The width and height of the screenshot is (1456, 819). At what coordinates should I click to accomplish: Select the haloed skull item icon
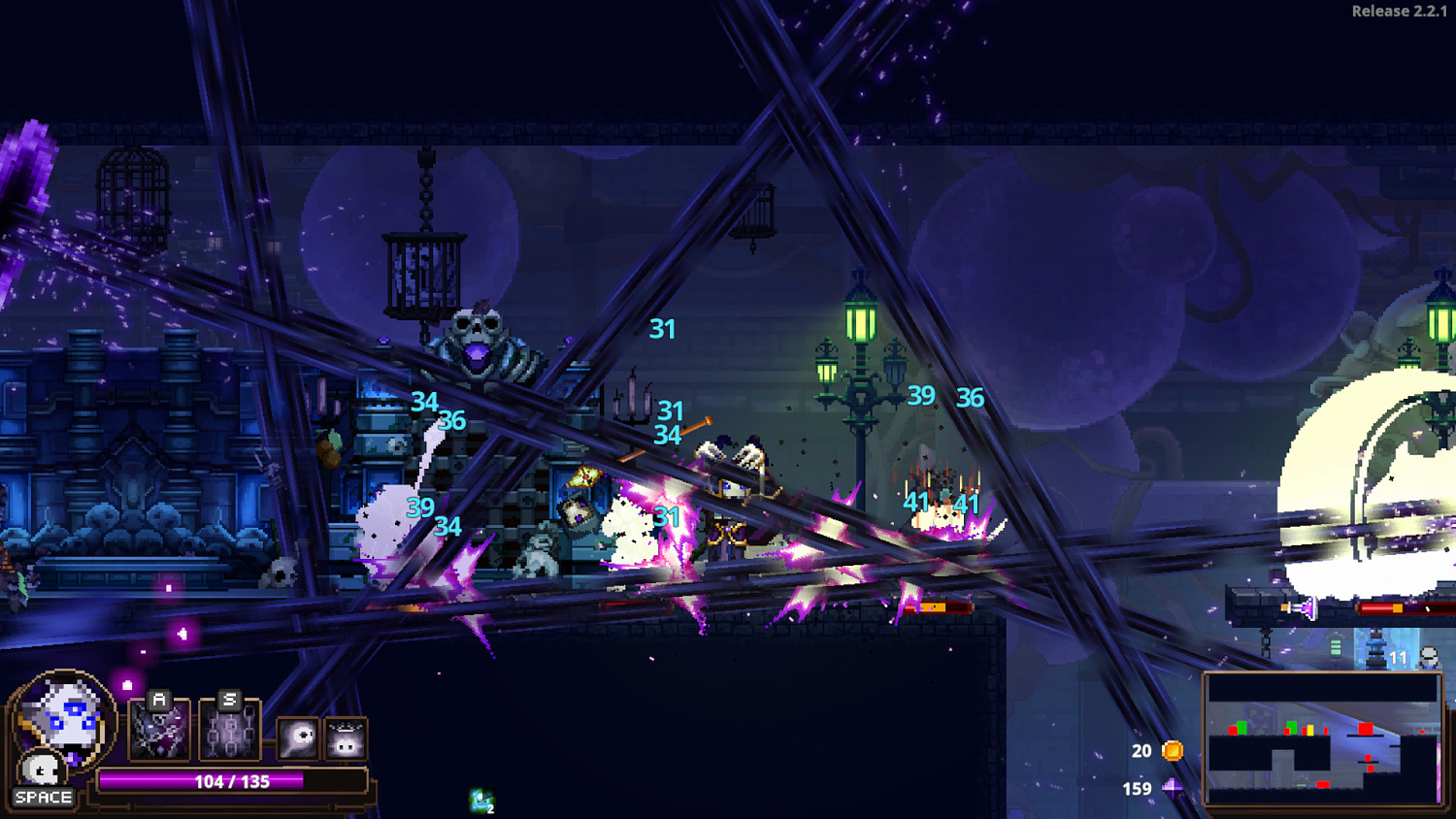[x=346, y=740]
